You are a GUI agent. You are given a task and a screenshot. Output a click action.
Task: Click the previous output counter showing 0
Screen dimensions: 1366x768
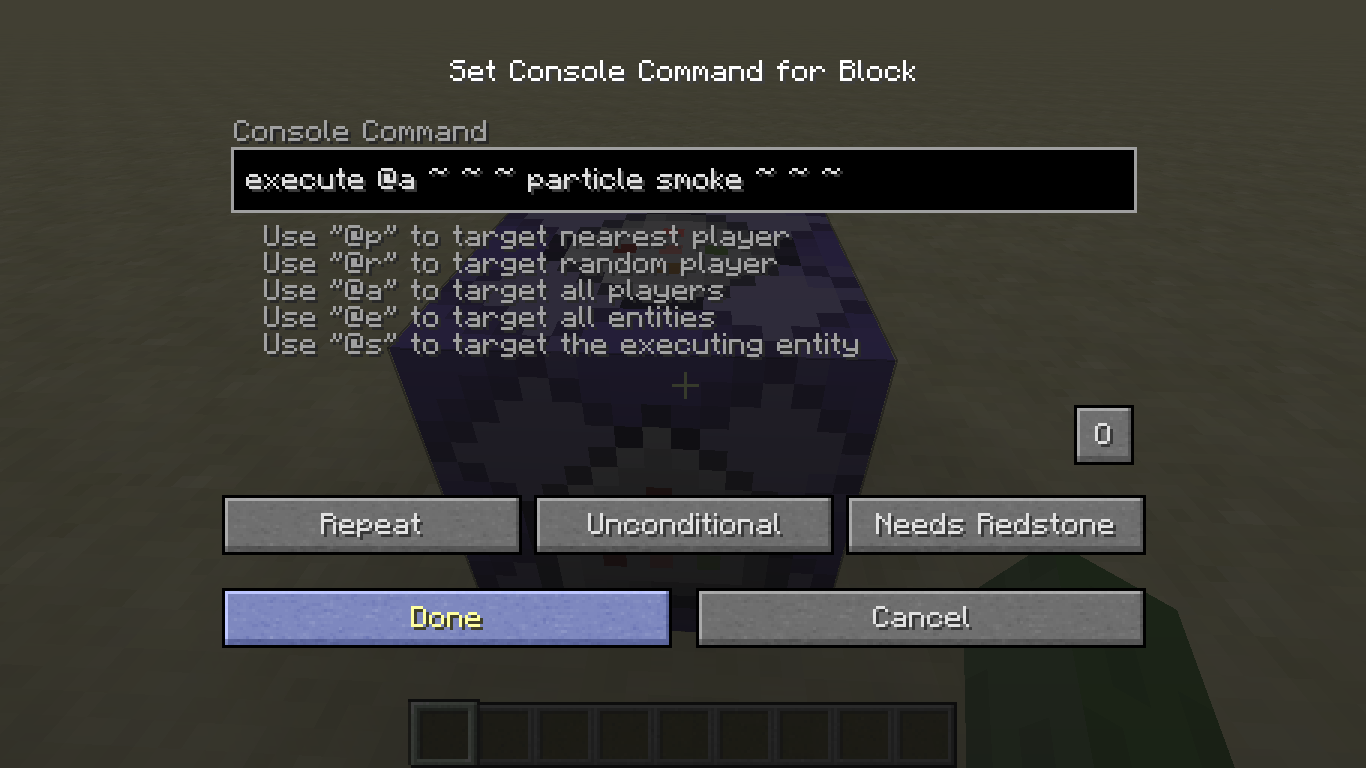[x=1103, y=434]
